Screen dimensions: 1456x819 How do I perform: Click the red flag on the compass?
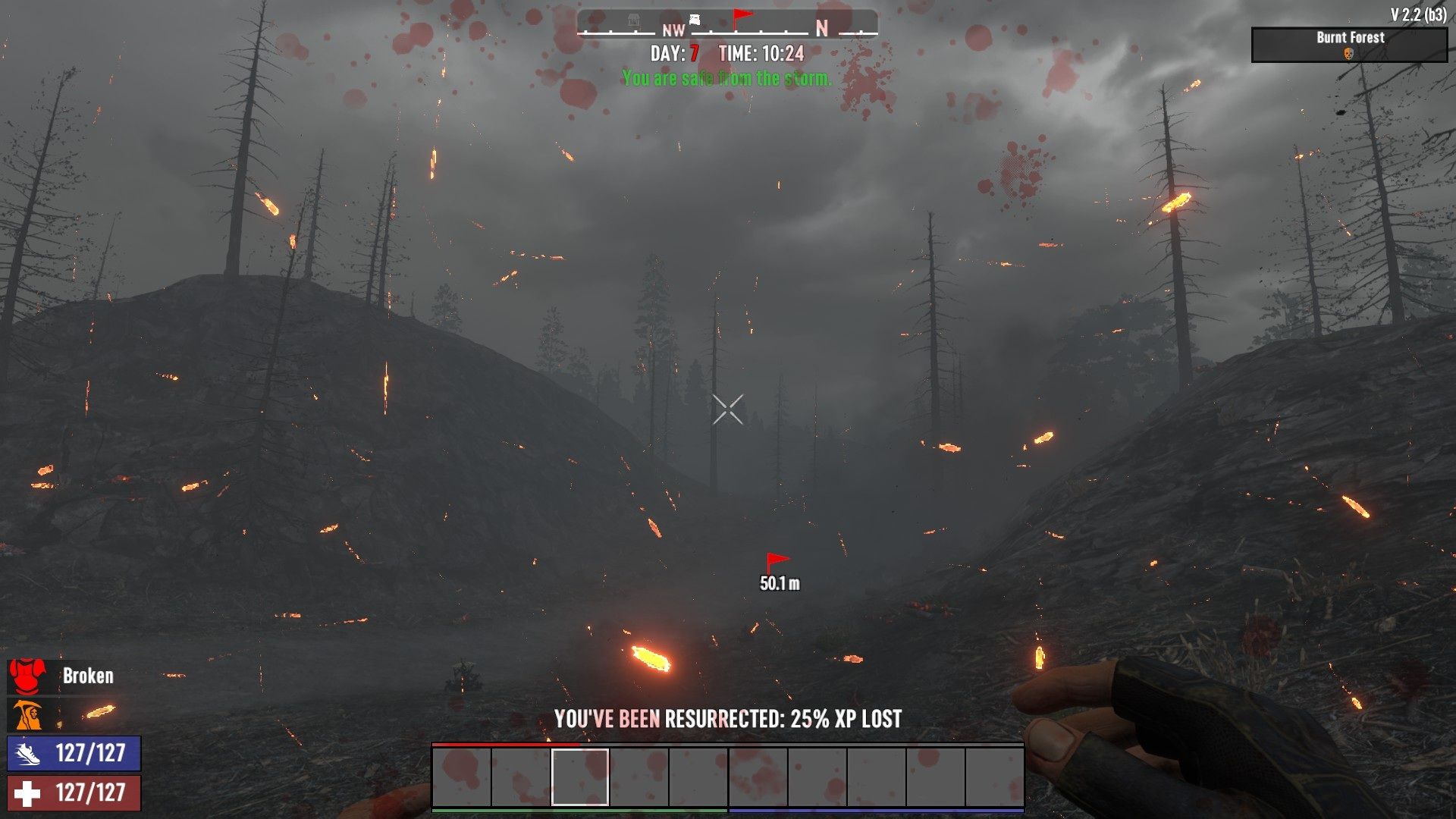pos(742,18)
